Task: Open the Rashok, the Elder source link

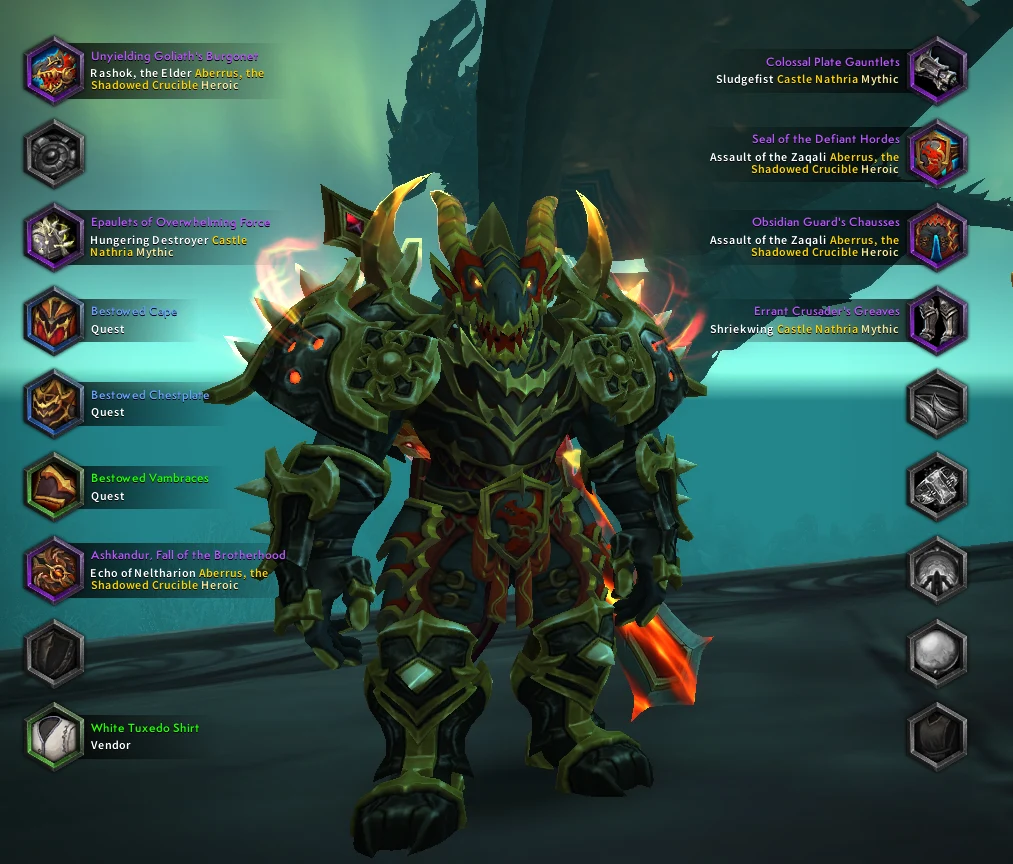Action: pyautogui.click(x=140, y=73)
